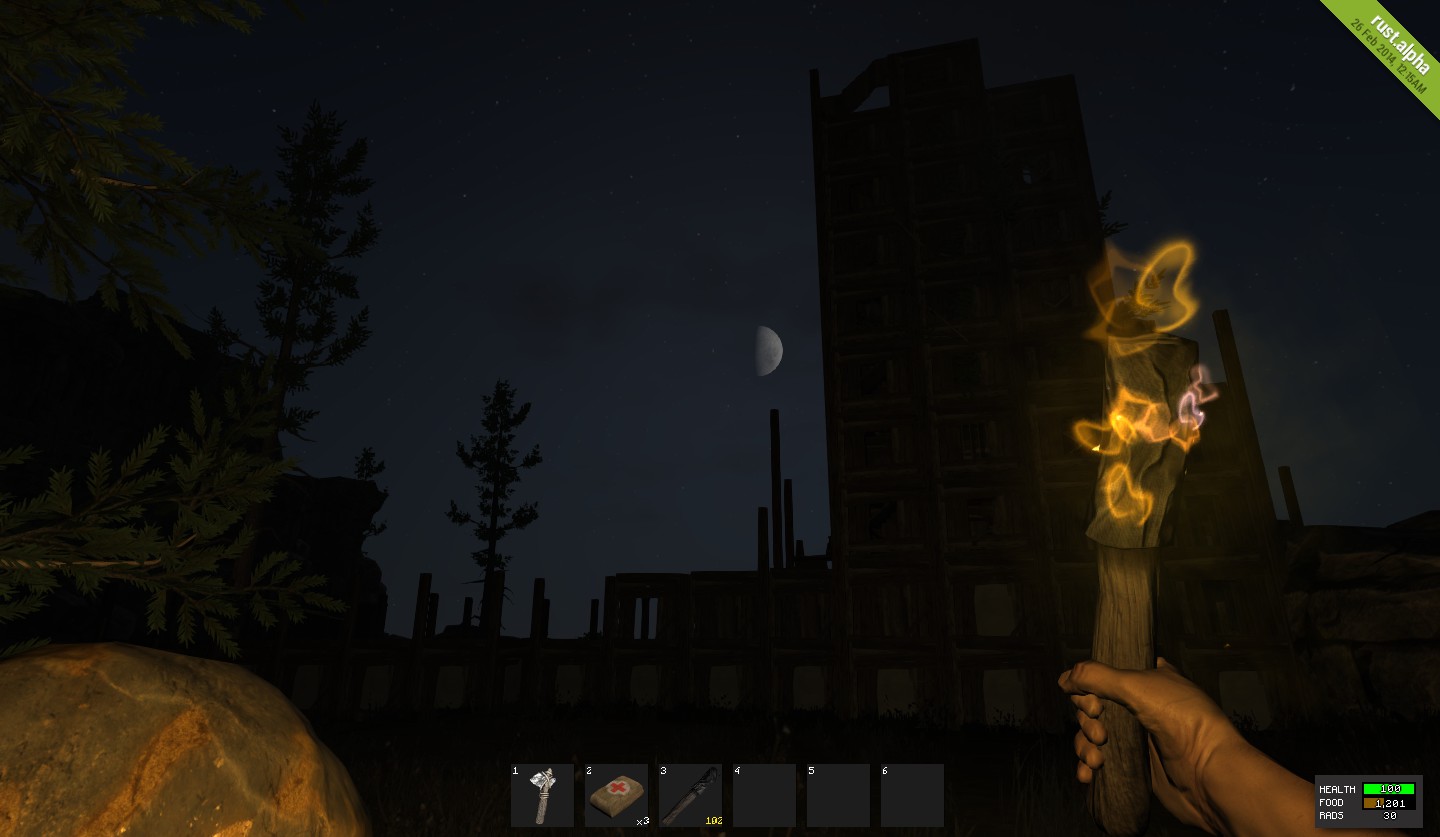The image size is (1440, 837).
Task: Pick the empty hotbar slot numbered 6
Action: [x=912, y=795]
